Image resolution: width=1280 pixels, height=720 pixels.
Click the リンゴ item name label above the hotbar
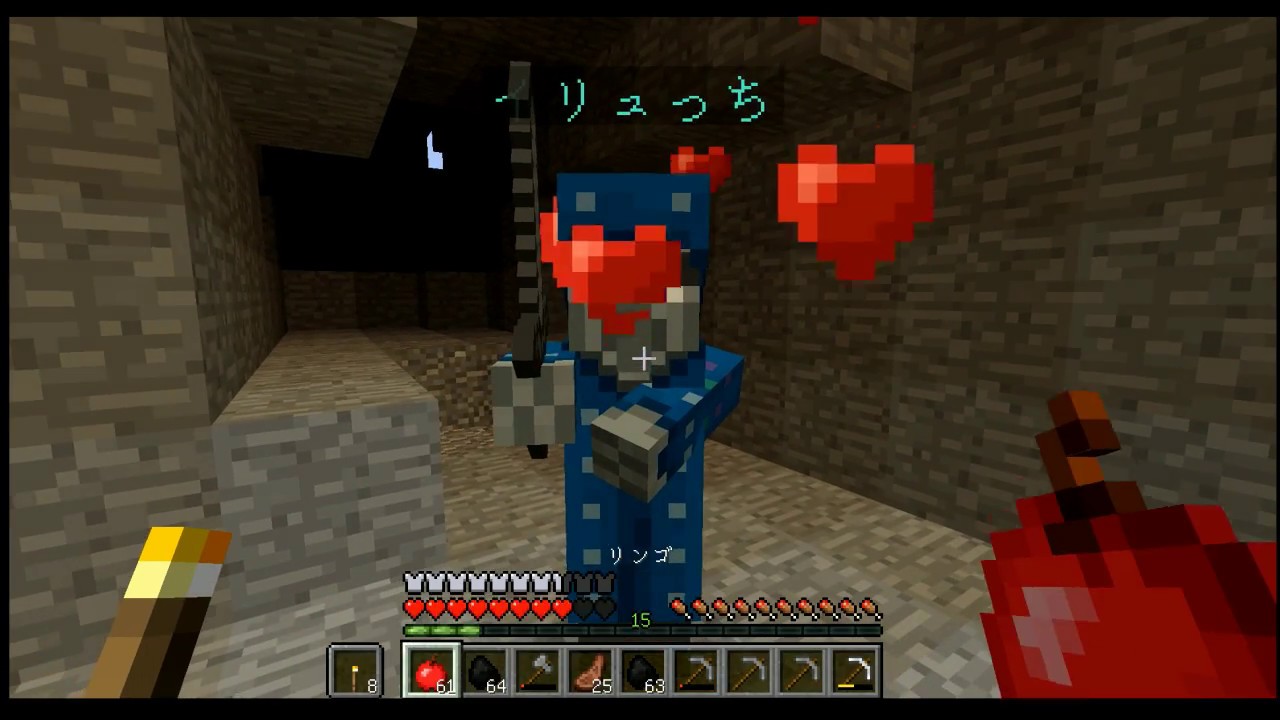click(x=639, y=556)
